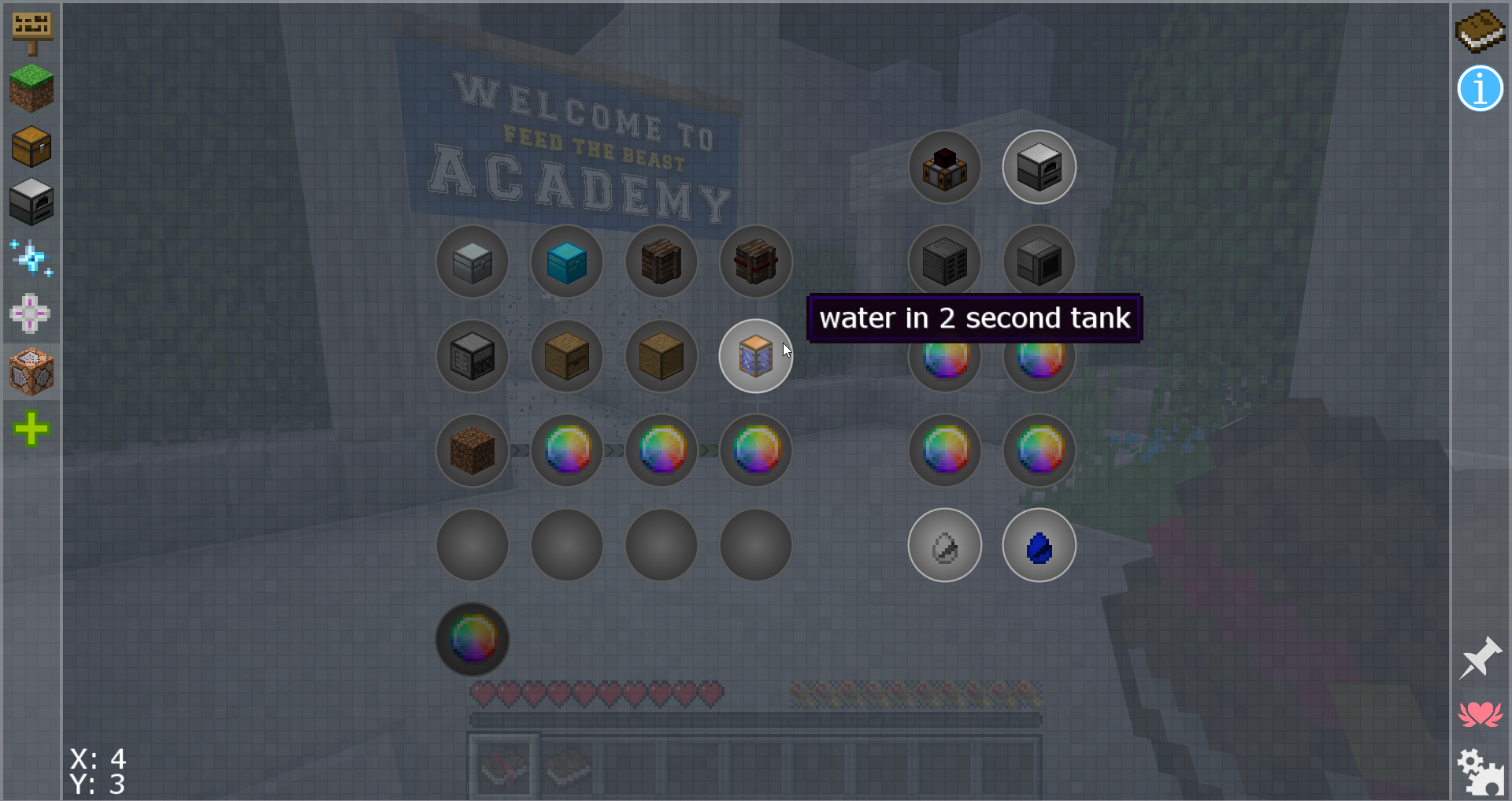Click the pink winged heart icon
The height and width of the screenshot is (801, 1512).
click(1480, 714)
